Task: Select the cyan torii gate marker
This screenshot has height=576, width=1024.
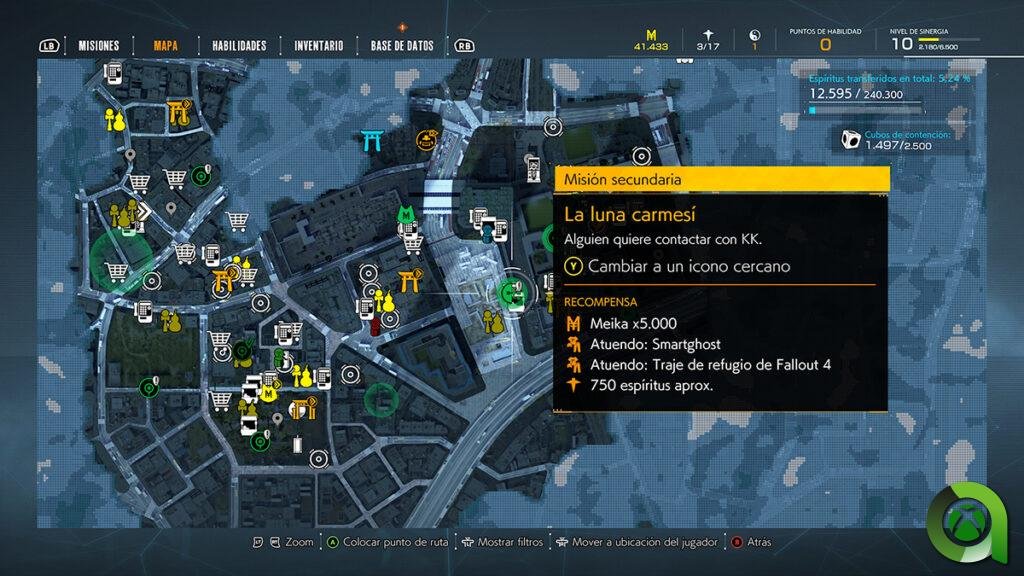Action: [x=374, y=141]
